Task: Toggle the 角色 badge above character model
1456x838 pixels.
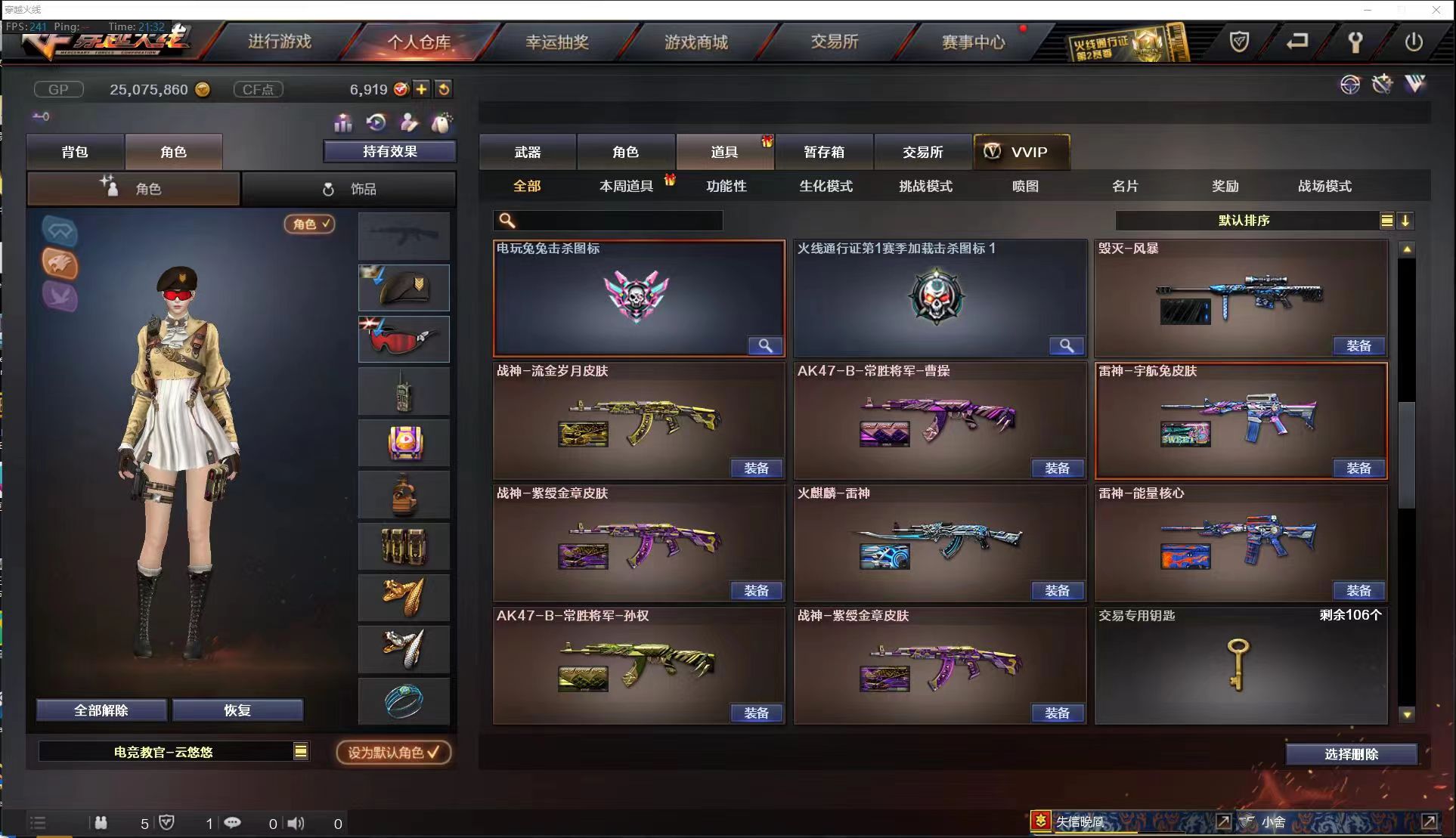Action: click(308, 224)
